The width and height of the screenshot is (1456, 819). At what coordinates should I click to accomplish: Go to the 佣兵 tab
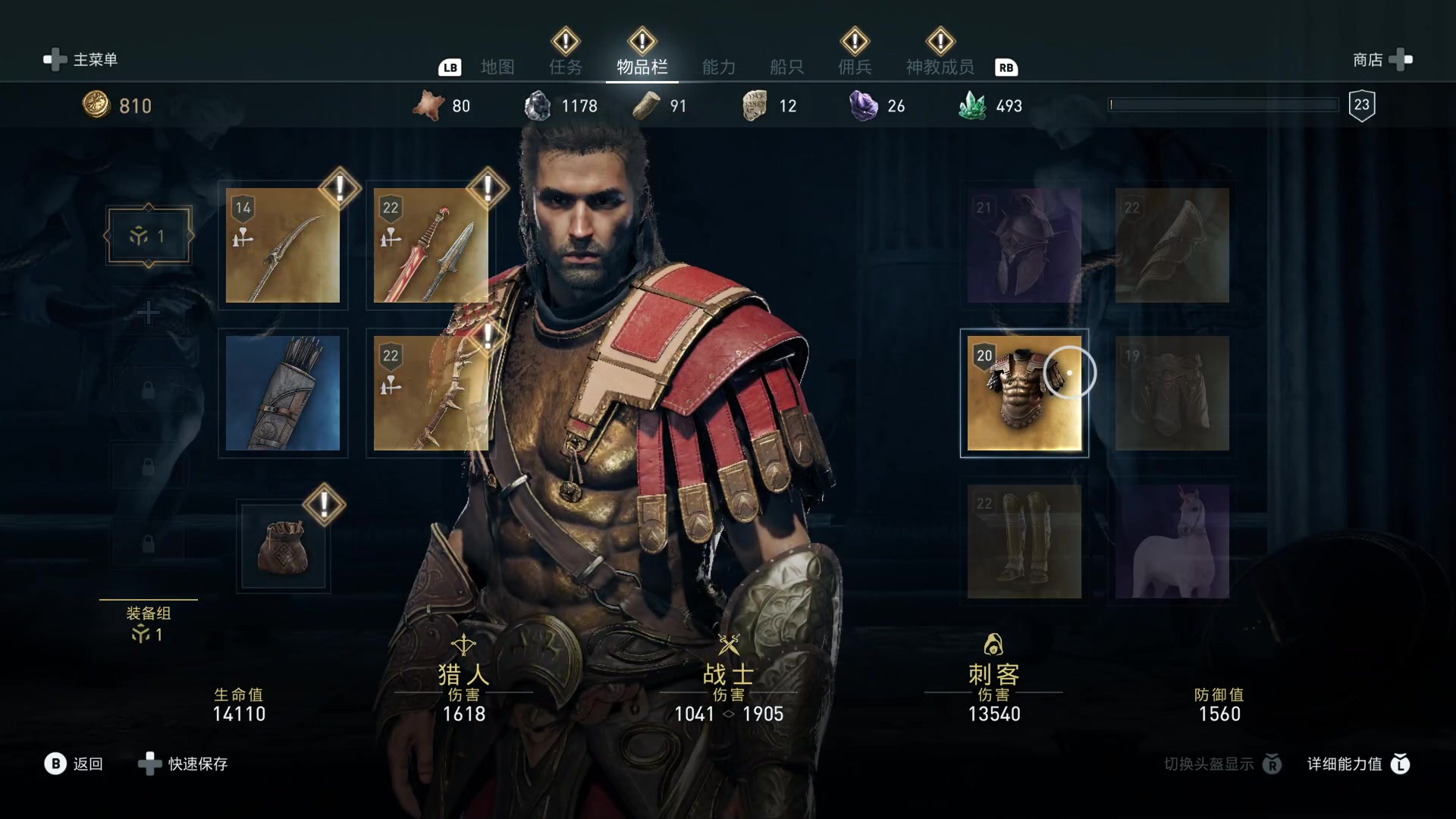tap(855, 67)
